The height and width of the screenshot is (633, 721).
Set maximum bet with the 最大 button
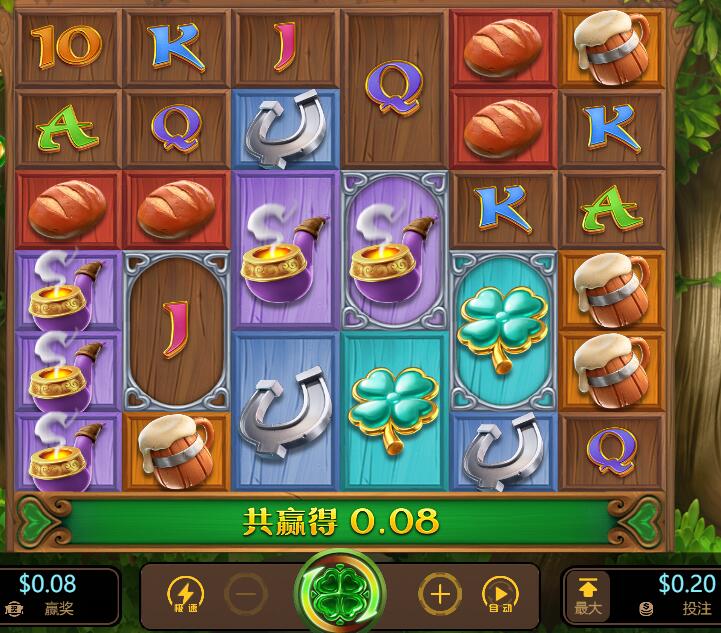click(588, 596)
